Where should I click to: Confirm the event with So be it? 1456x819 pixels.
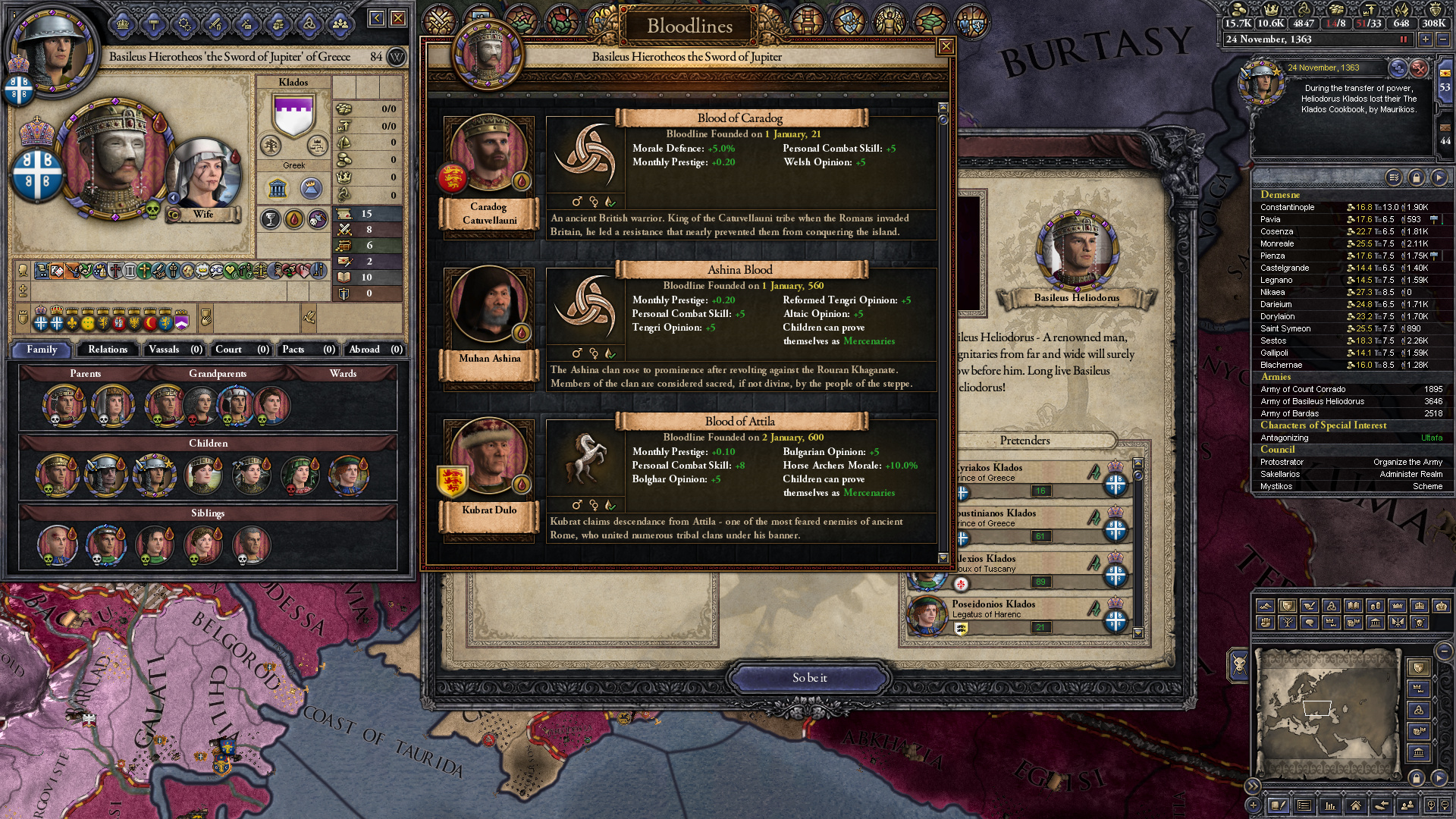coord(809,678)
